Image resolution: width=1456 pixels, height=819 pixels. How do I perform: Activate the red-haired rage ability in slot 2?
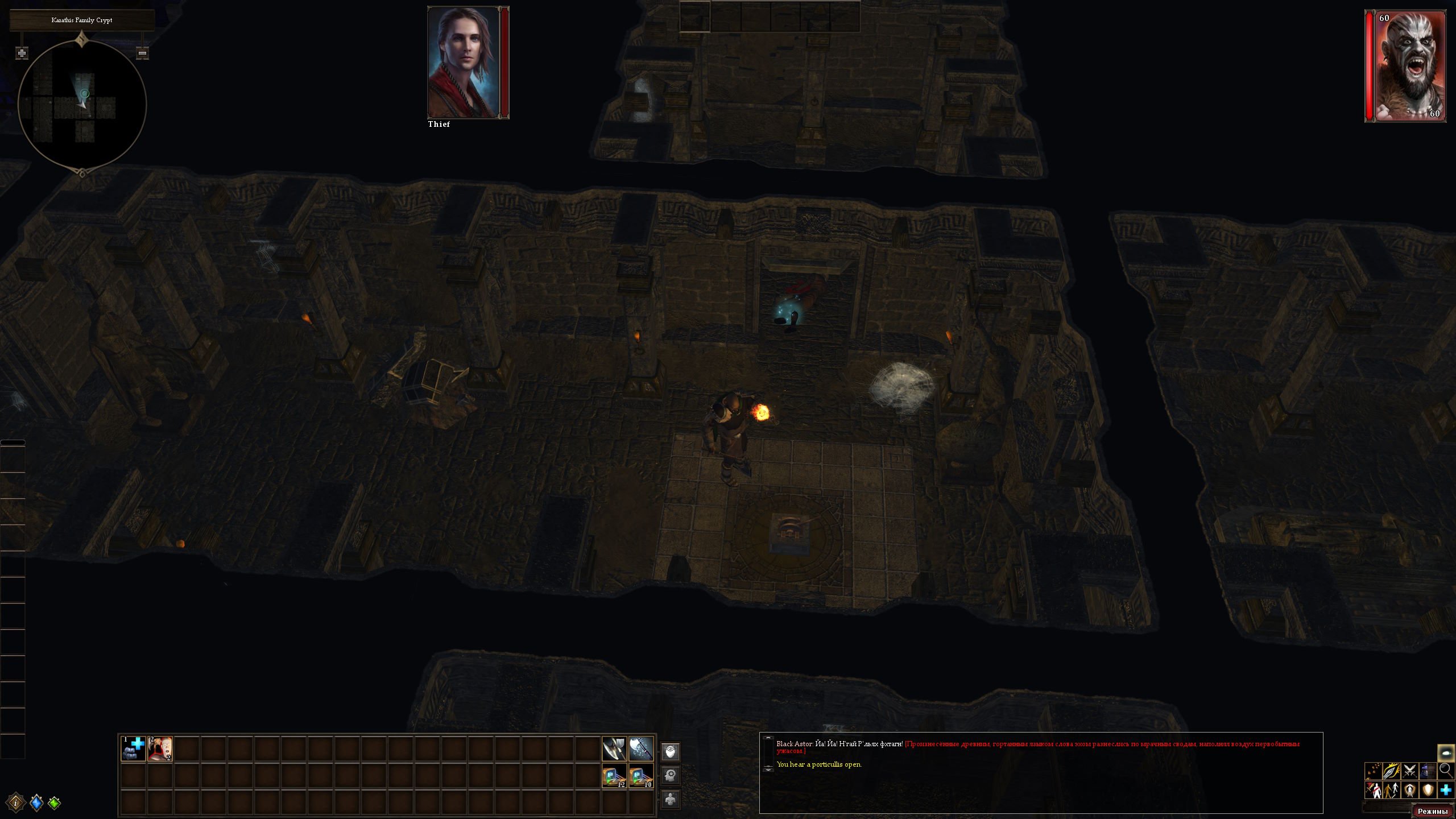pos(160,748)
